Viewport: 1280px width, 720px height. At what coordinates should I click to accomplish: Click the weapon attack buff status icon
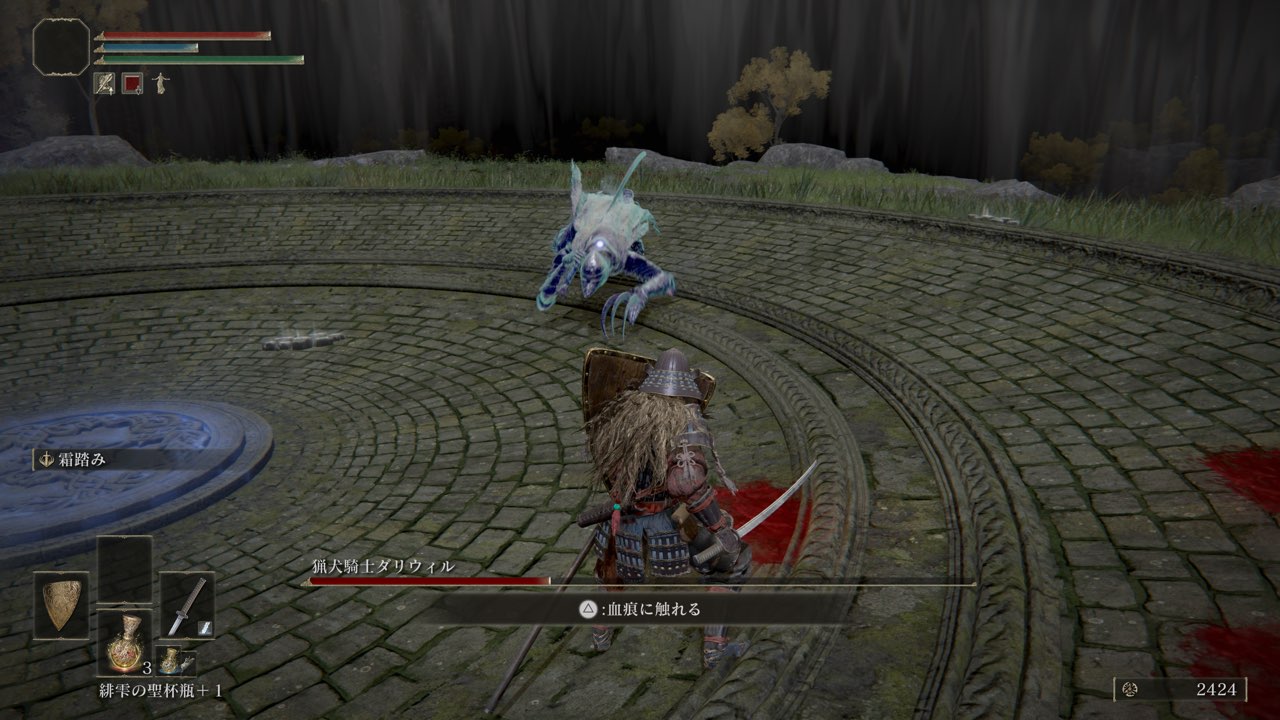pos(104,83)
